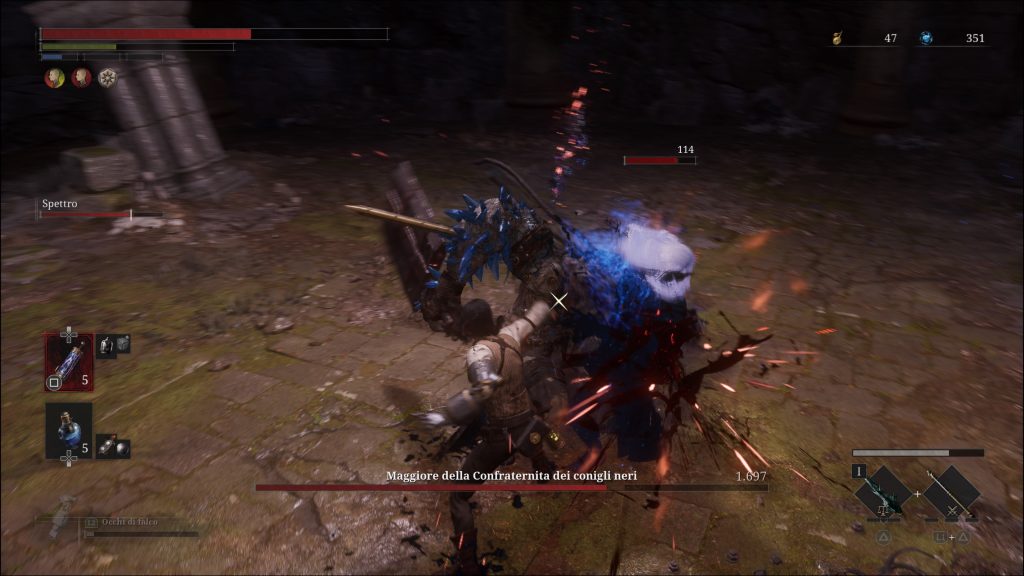Screen dimensions: 1024x576
Task: Click the small grey cube item icon
Action: (x=122, y=343)
